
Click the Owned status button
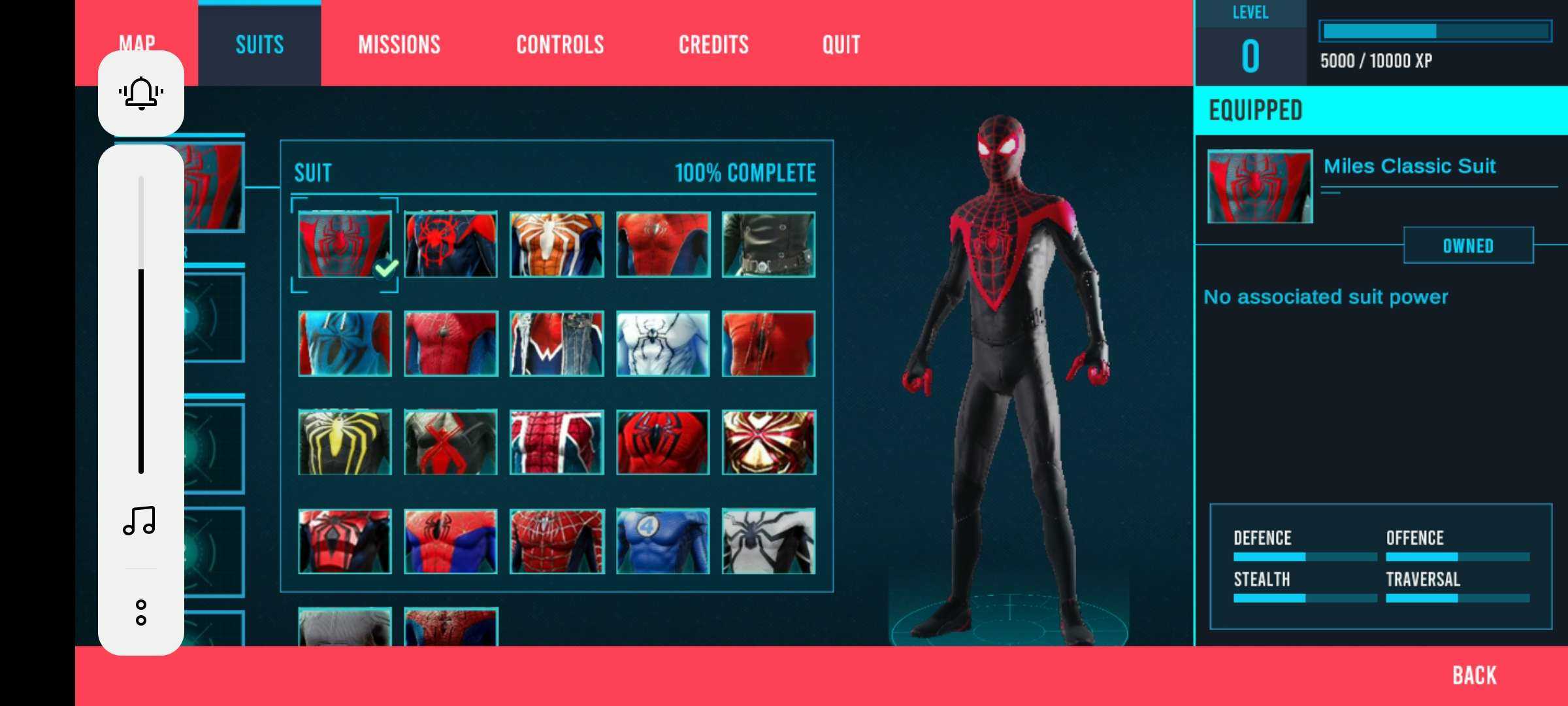(x=1468, y=246)
